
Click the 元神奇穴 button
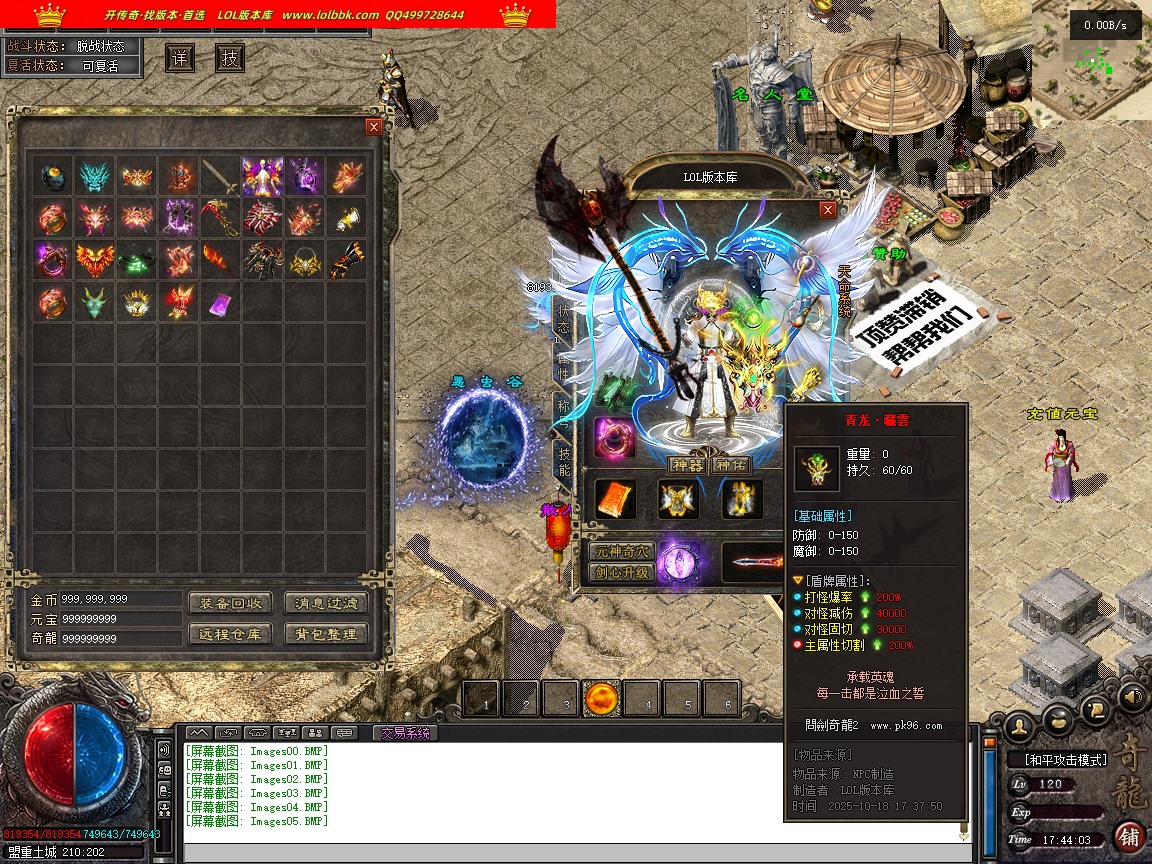pos(621,552)
